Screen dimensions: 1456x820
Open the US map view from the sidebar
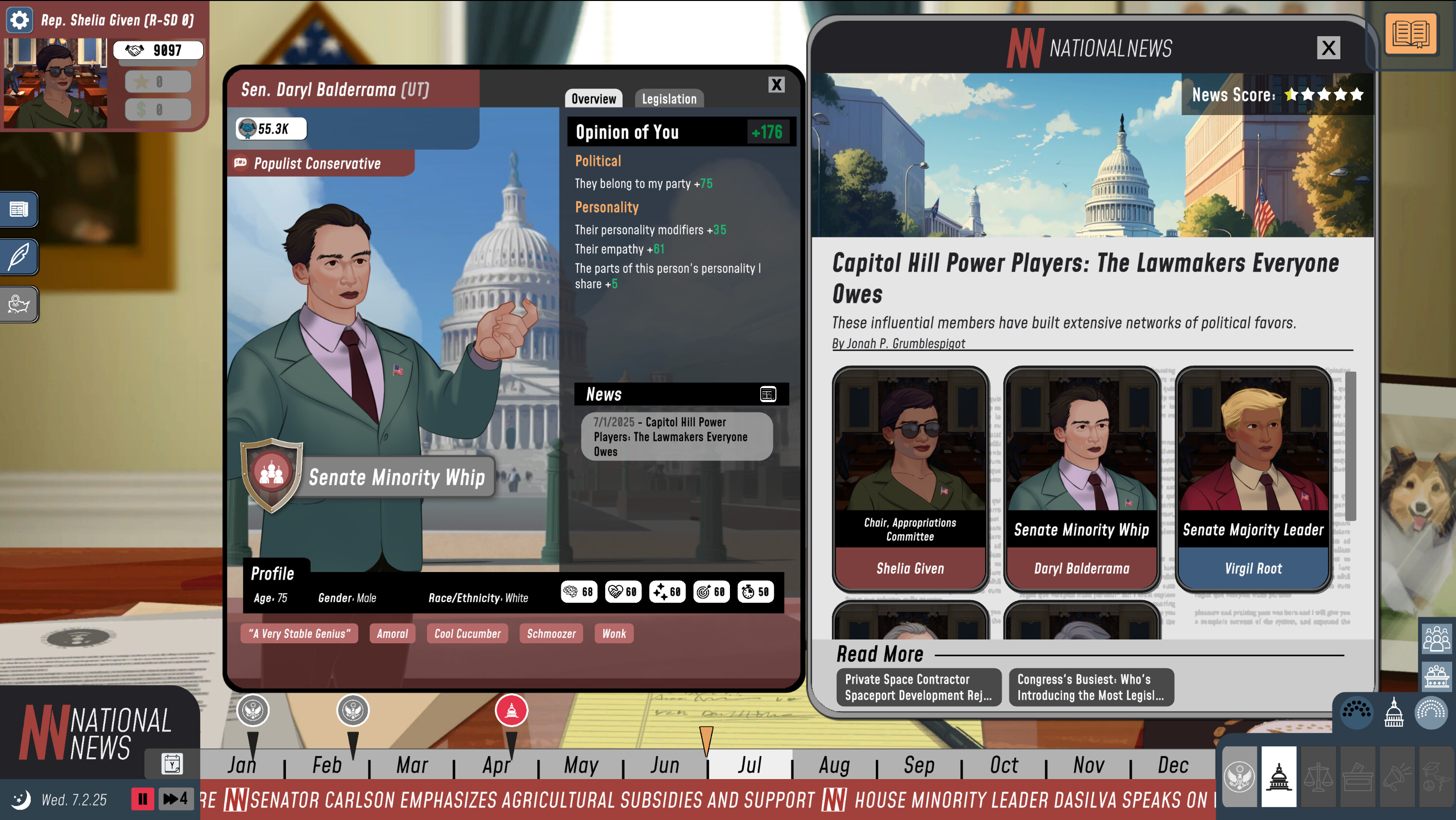pos(19,304)
